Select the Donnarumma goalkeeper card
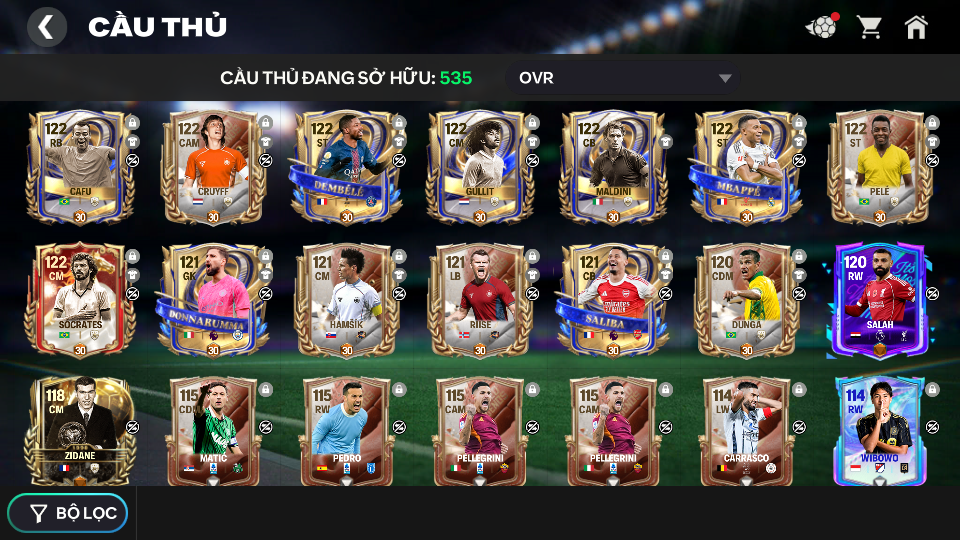 [x=213, y=300]
